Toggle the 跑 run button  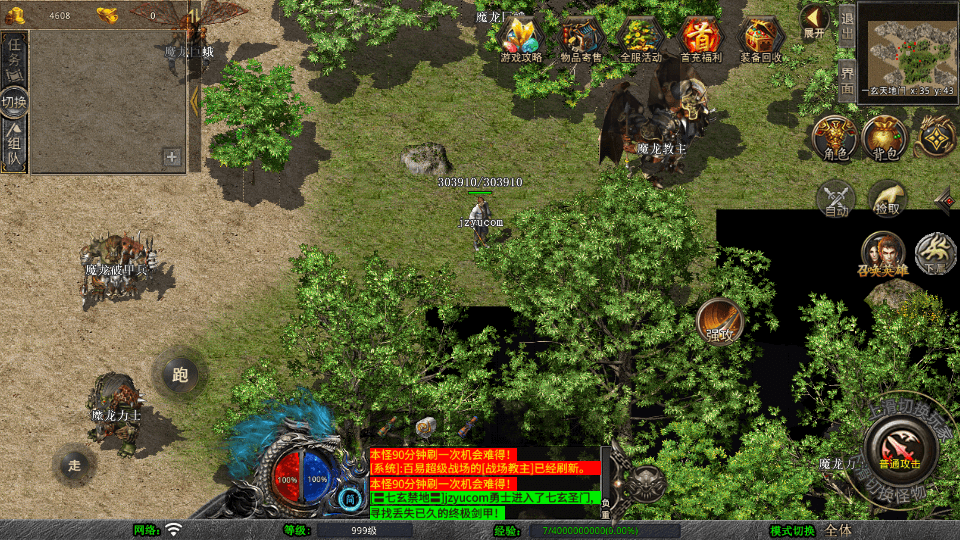[180, 375]
